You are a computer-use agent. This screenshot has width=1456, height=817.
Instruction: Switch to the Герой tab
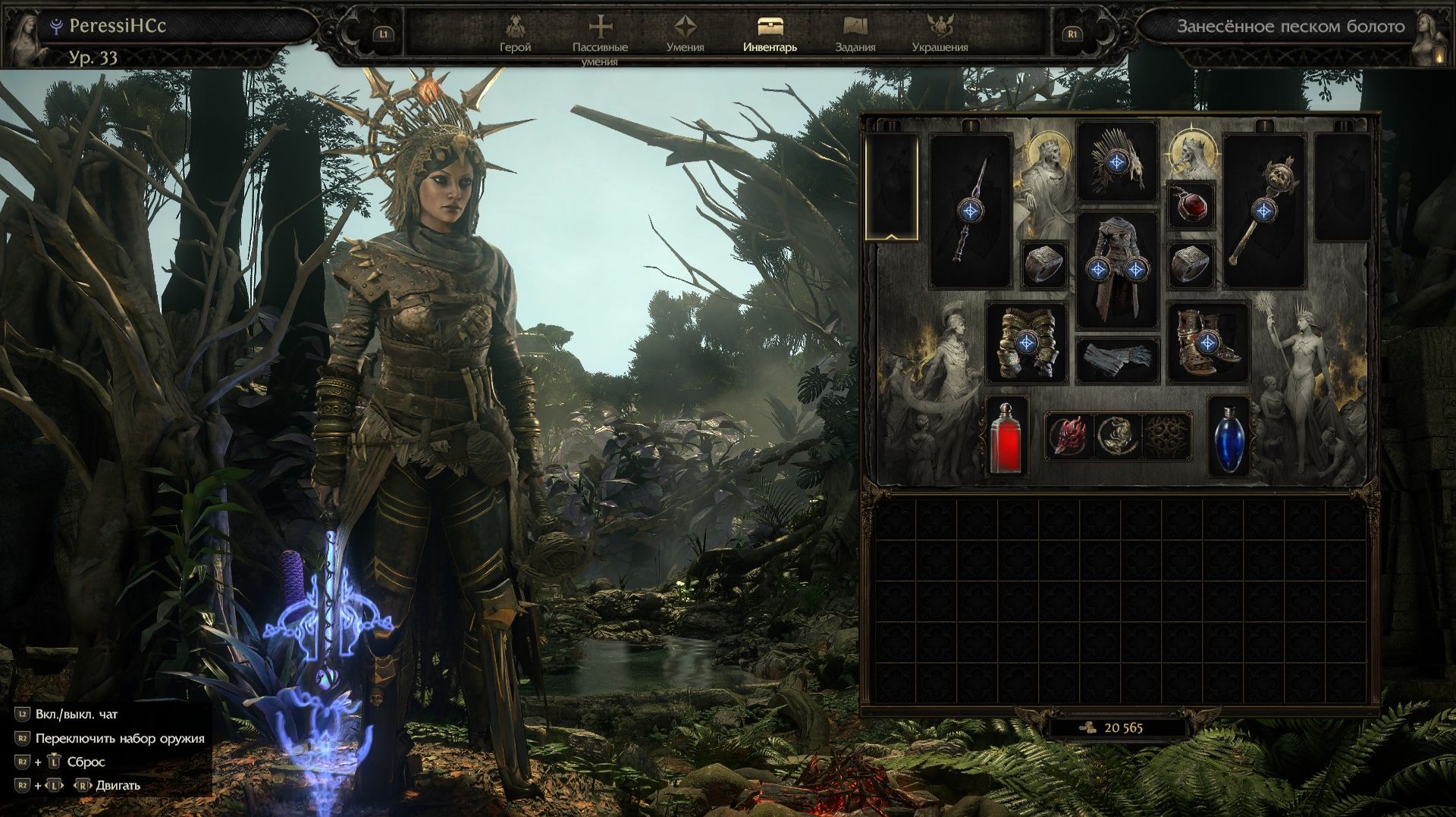click(x=515, y=34)
